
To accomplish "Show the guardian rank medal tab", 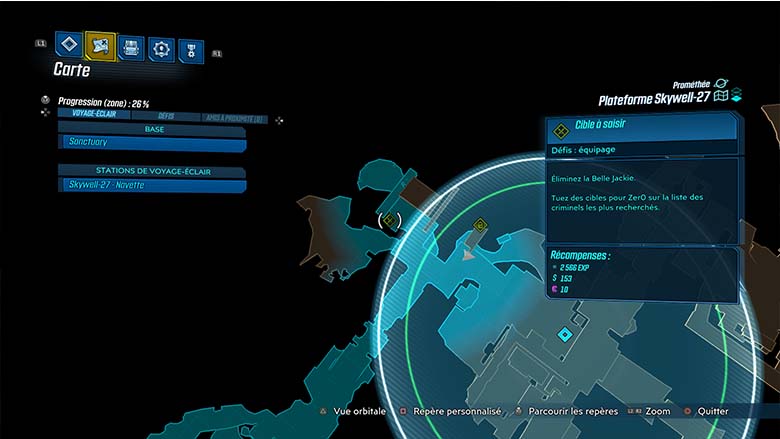I will [x=190, y=50].
